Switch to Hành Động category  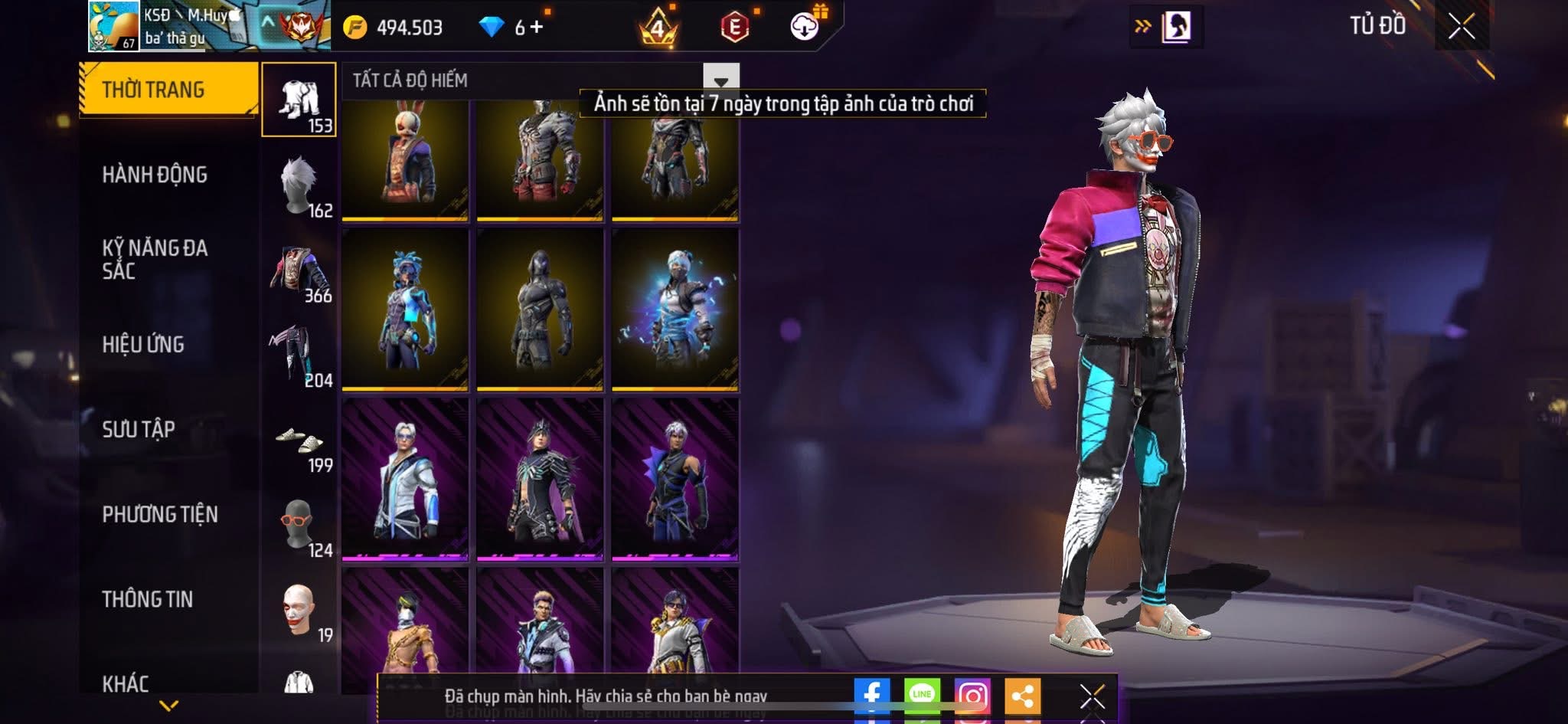tap(155, 175)
